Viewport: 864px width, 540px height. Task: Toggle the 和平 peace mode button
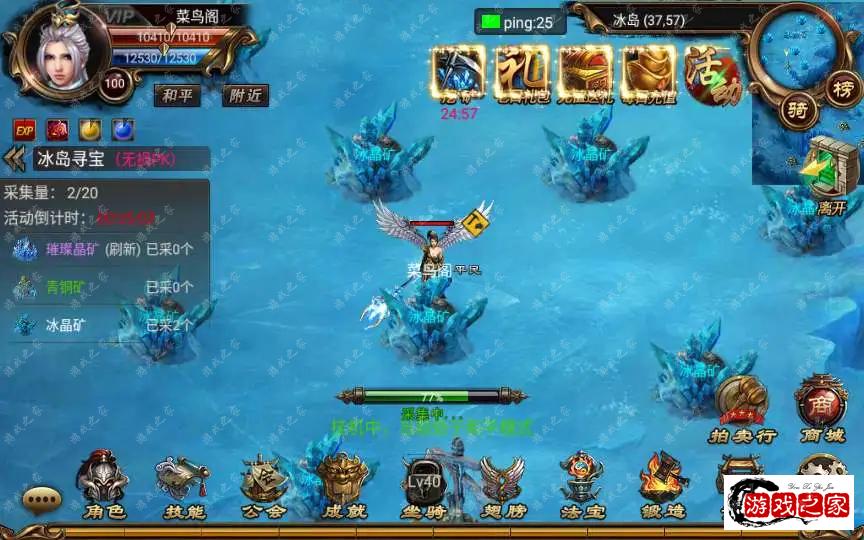177,95
